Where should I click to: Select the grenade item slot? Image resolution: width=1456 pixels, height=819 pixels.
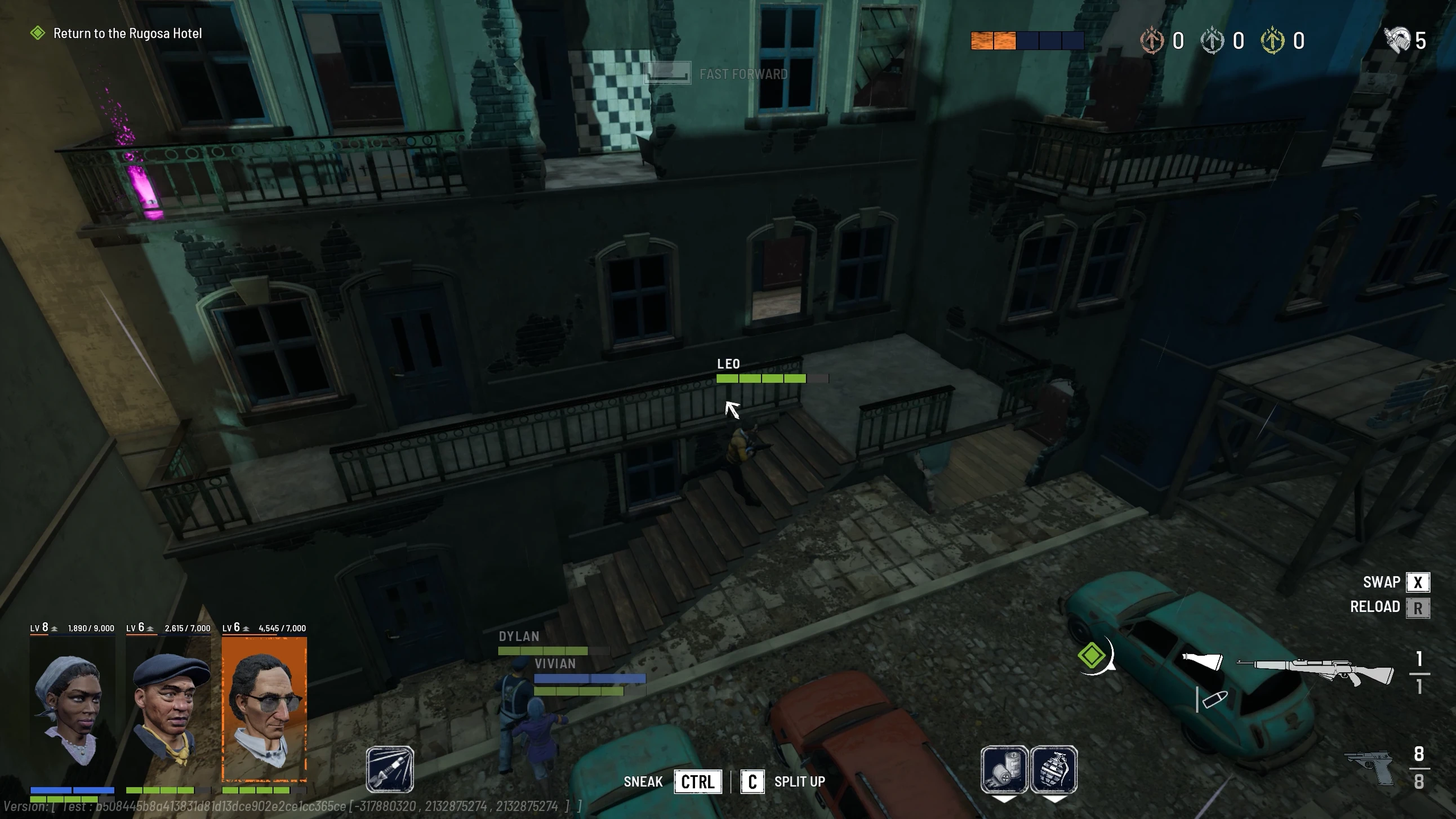1054,769
